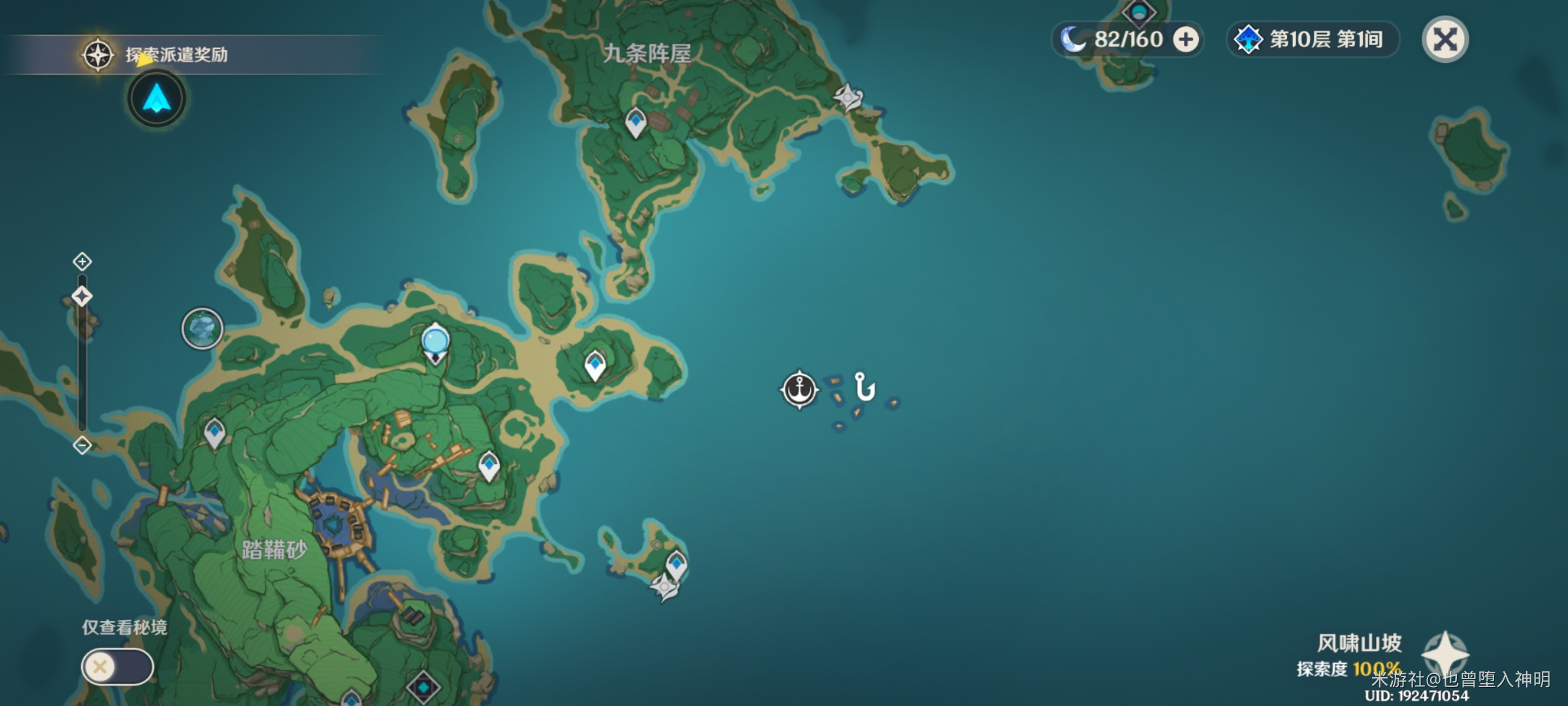Select the anchor Waverider waypoint marker
This screenshot has width=1568, height=706.
(799, 390)
